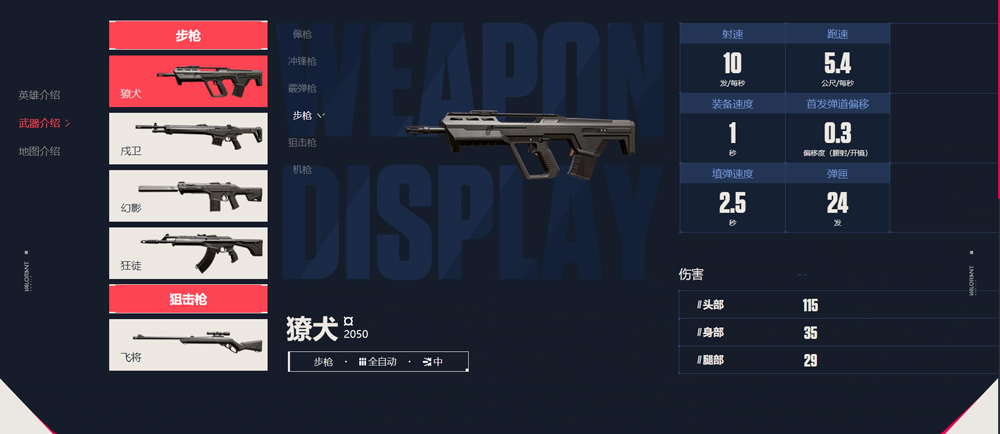Click the red 步枪 list header

188,35
